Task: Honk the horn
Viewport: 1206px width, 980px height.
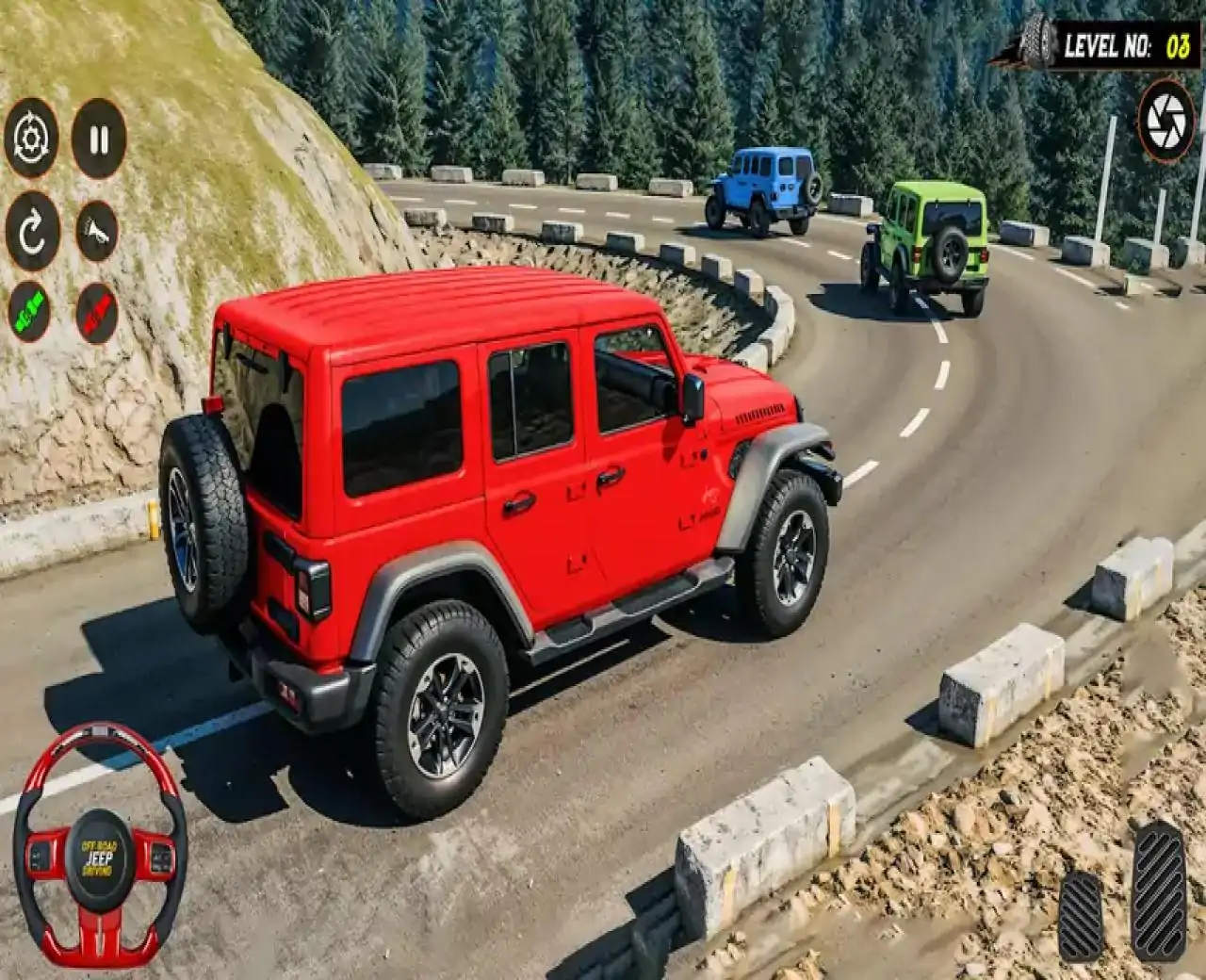Action: coord(97,232)
